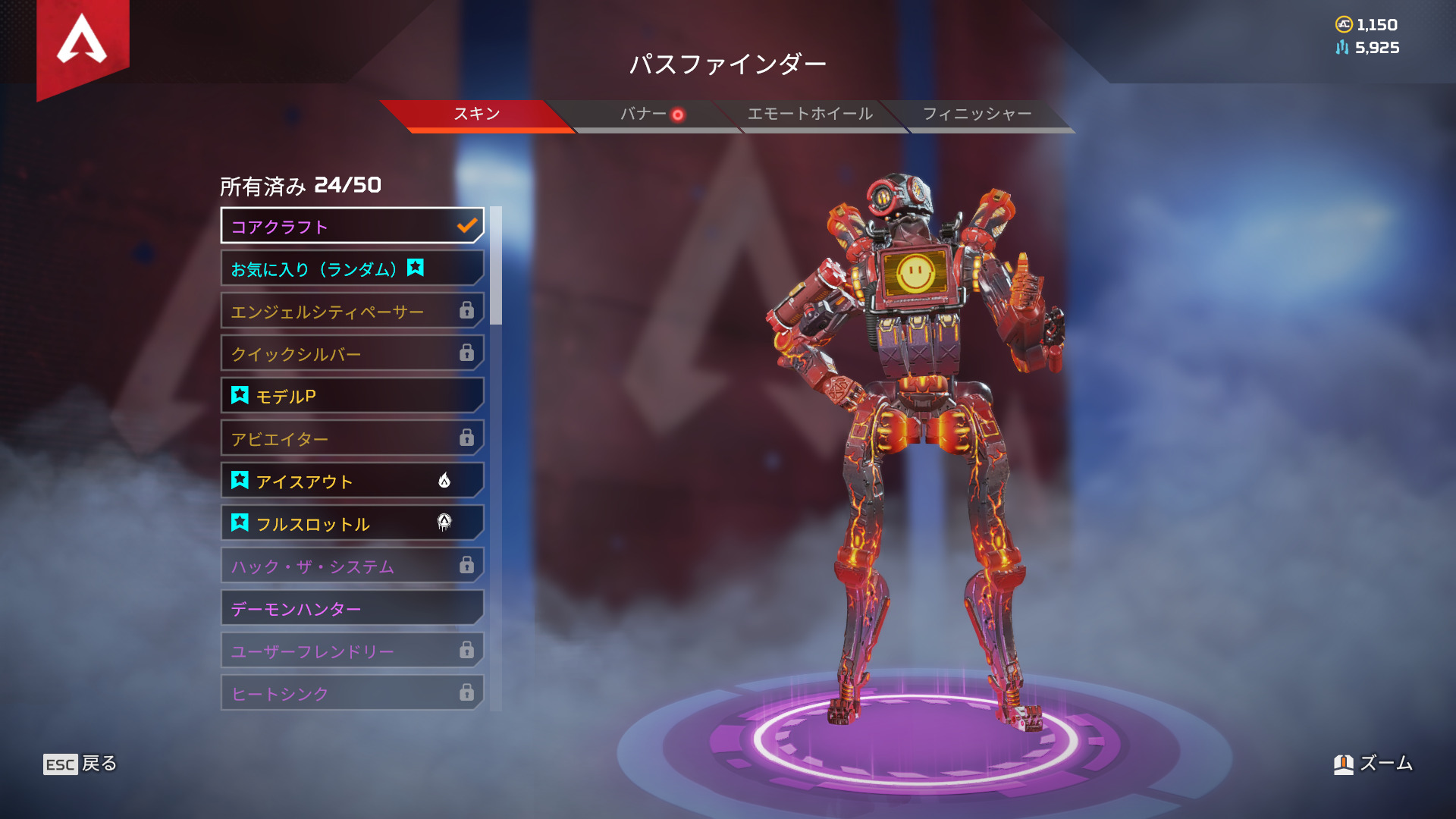Switch to the スキン tab
This screenshot has width=1456, height=819.
click(x=476, y=115)
